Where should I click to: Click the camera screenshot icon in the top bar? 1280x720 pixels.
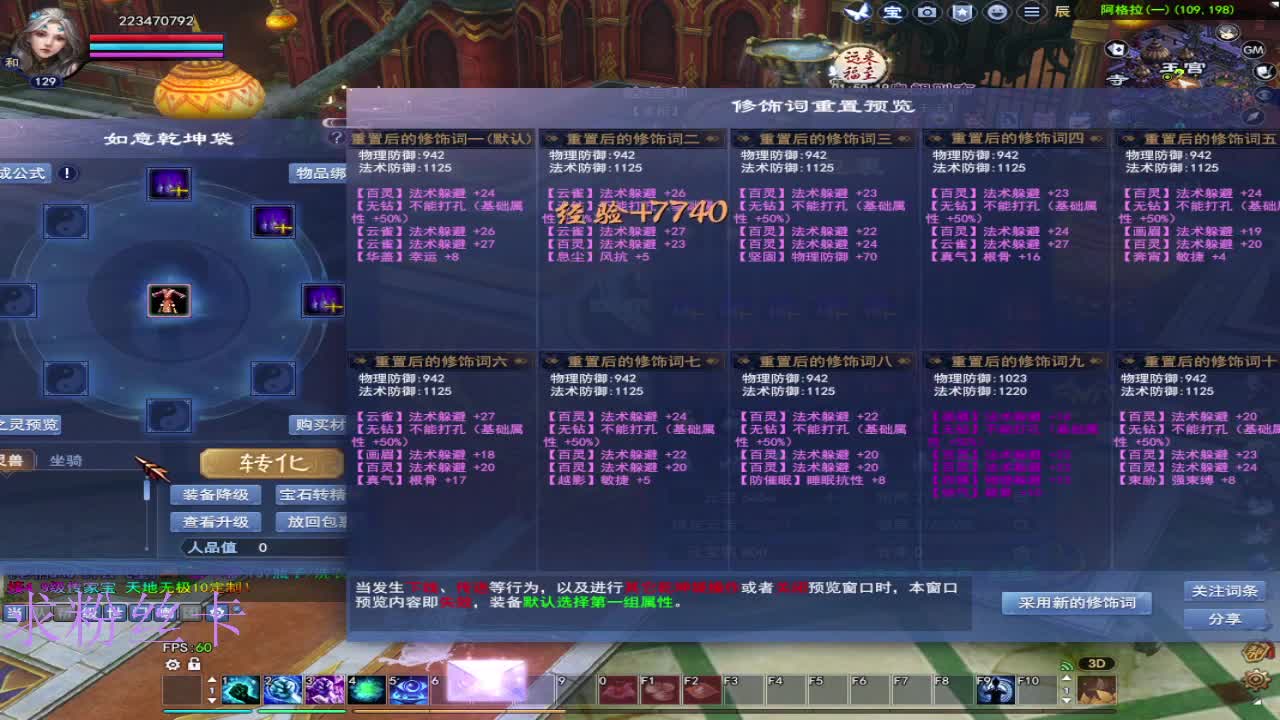pos(927,13)
